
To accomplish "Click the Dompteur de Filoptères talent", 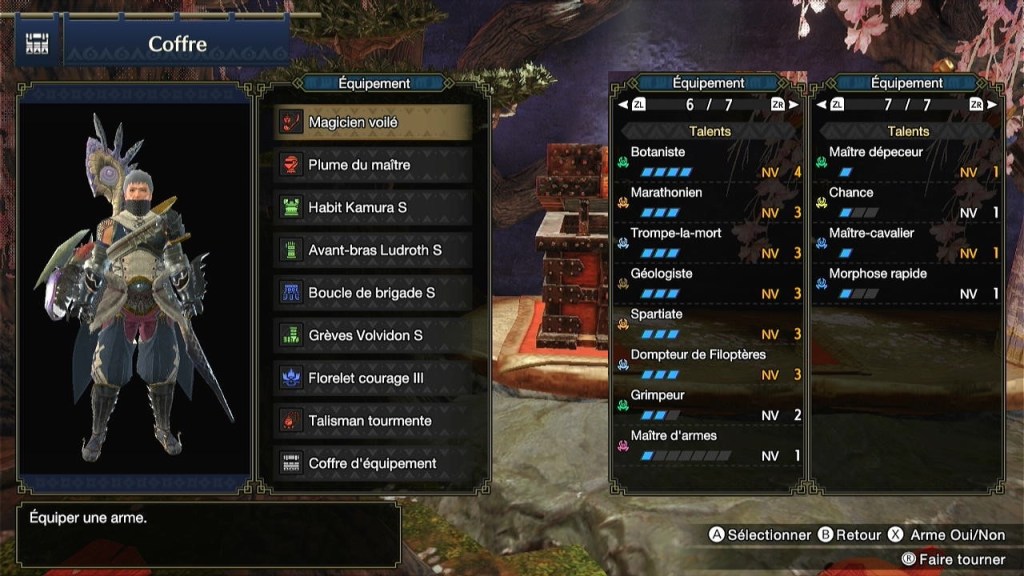I will click(x=709, y=364).
